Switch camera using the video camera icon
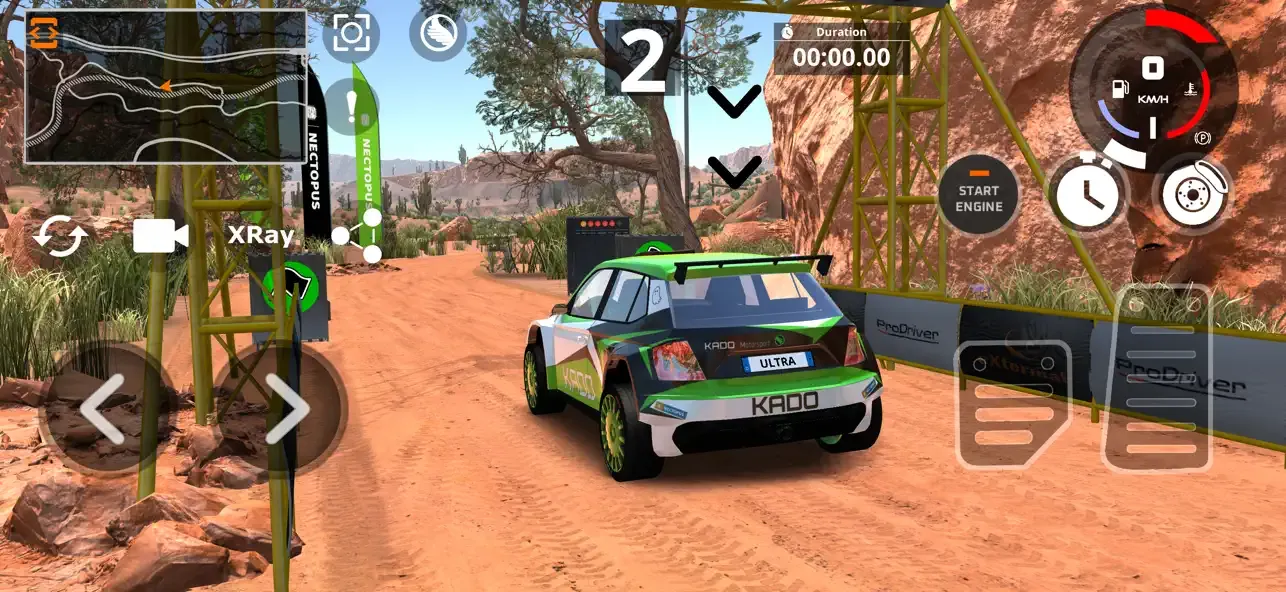Image resolution: width=1286 pixels, height=592 pixels. 160,236
